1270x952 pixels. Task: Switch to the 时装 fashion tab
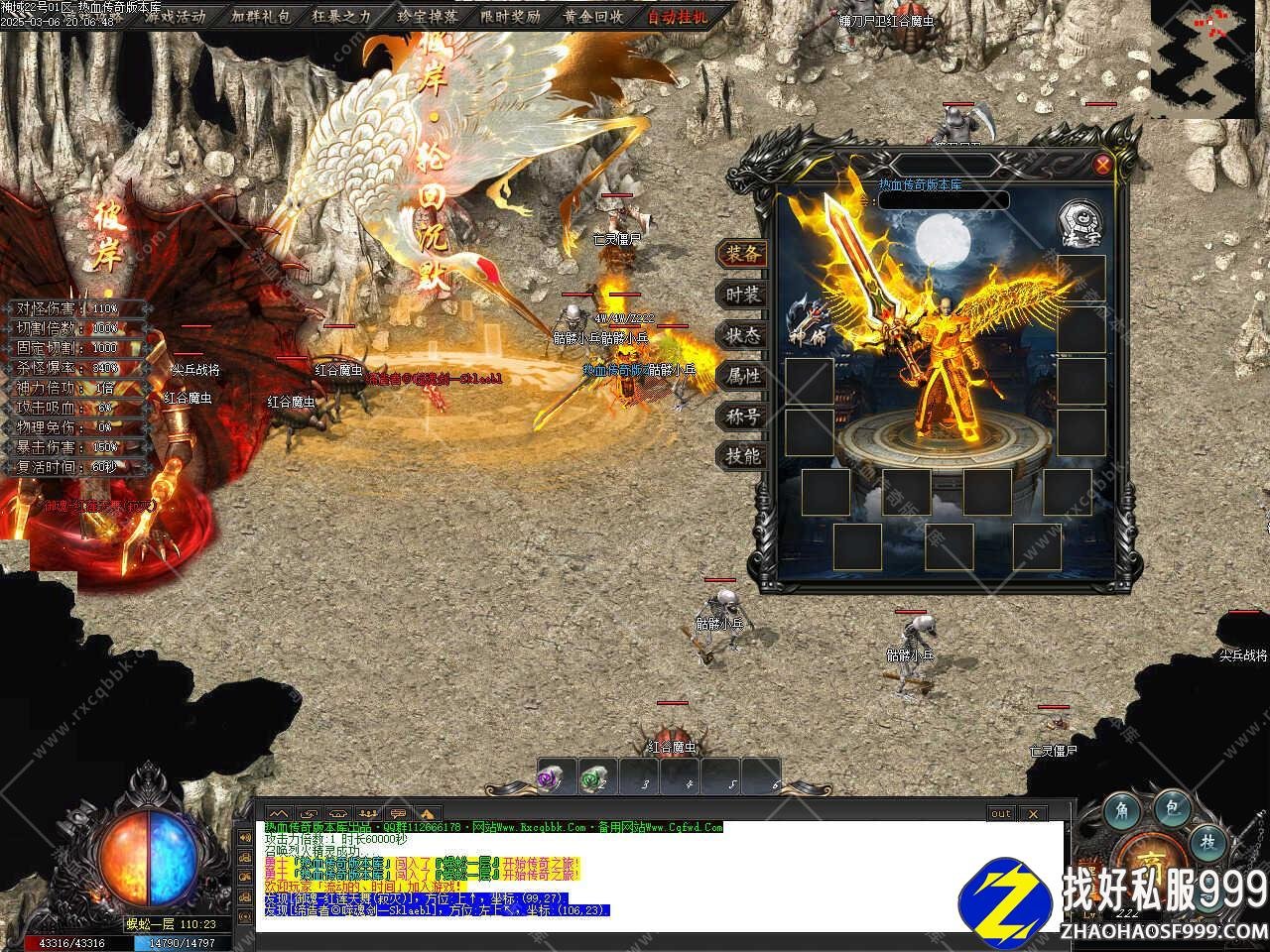(x=741, y=295)
